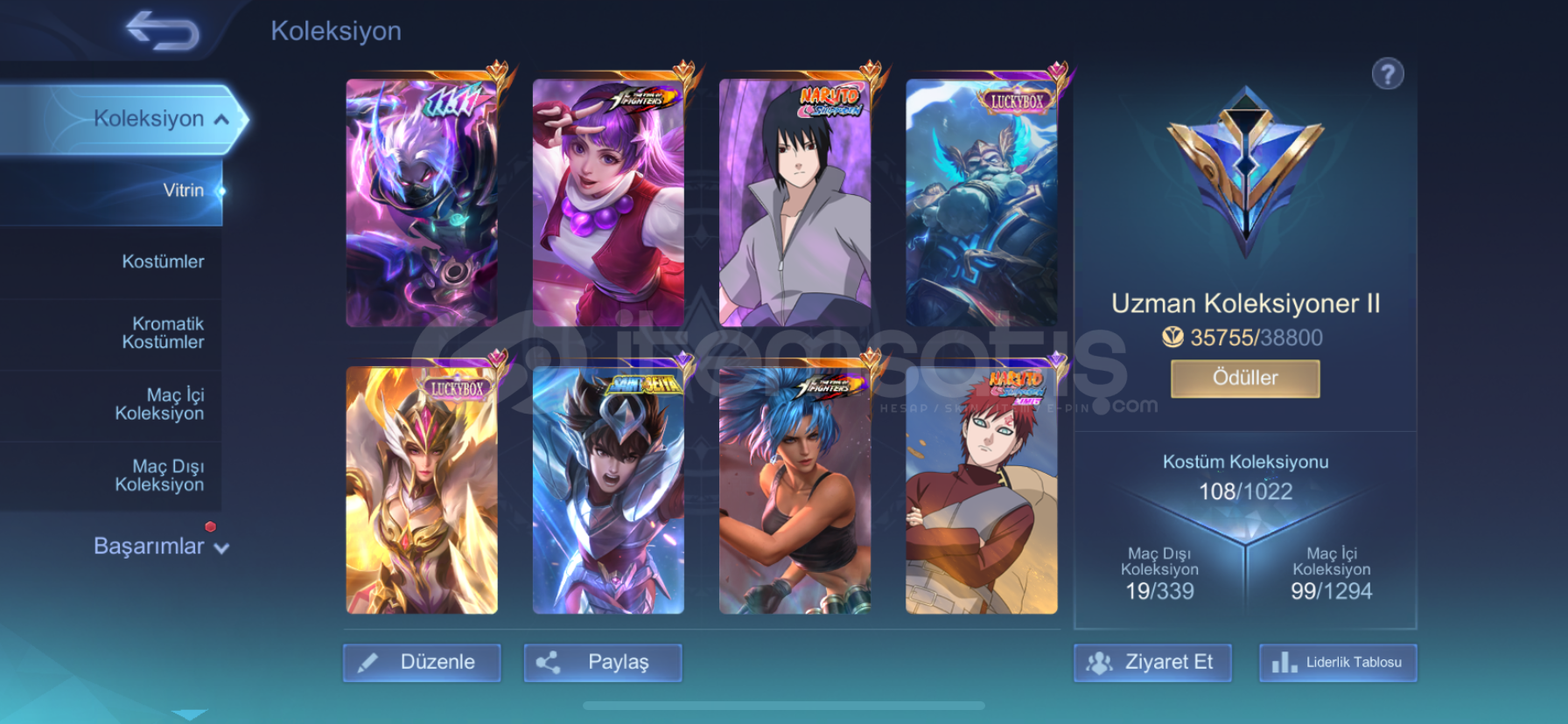Click the share icon beside Paylaş
The image size is (1568, 724).
[x=549, y=662]
